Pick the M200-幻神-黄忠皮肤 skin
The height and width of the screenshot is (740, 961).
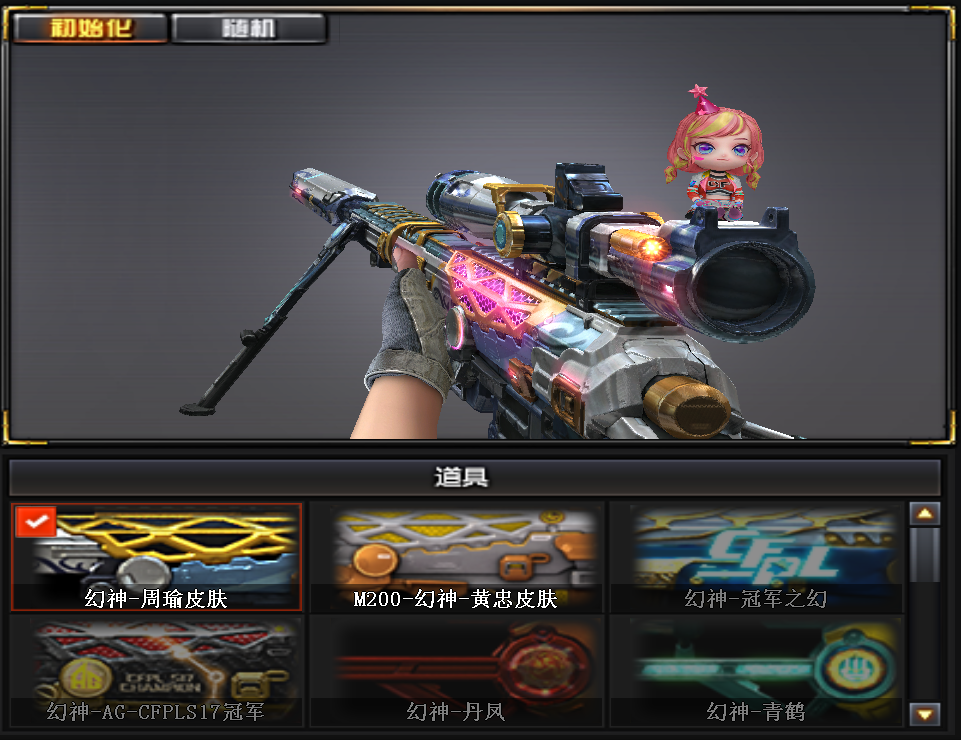[x=456, y=557]
